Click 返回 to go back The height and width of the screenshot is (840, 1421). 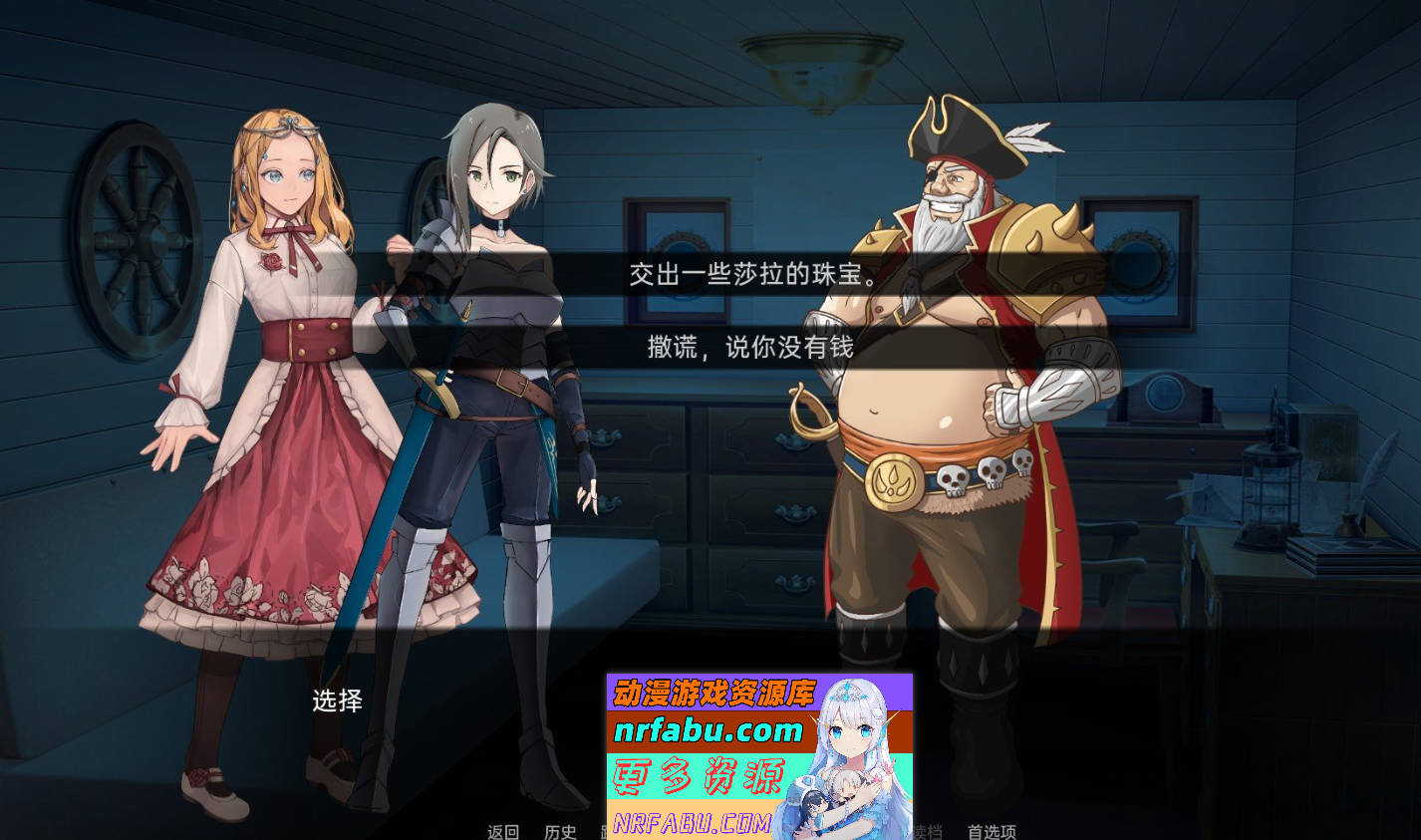(503, 834)
